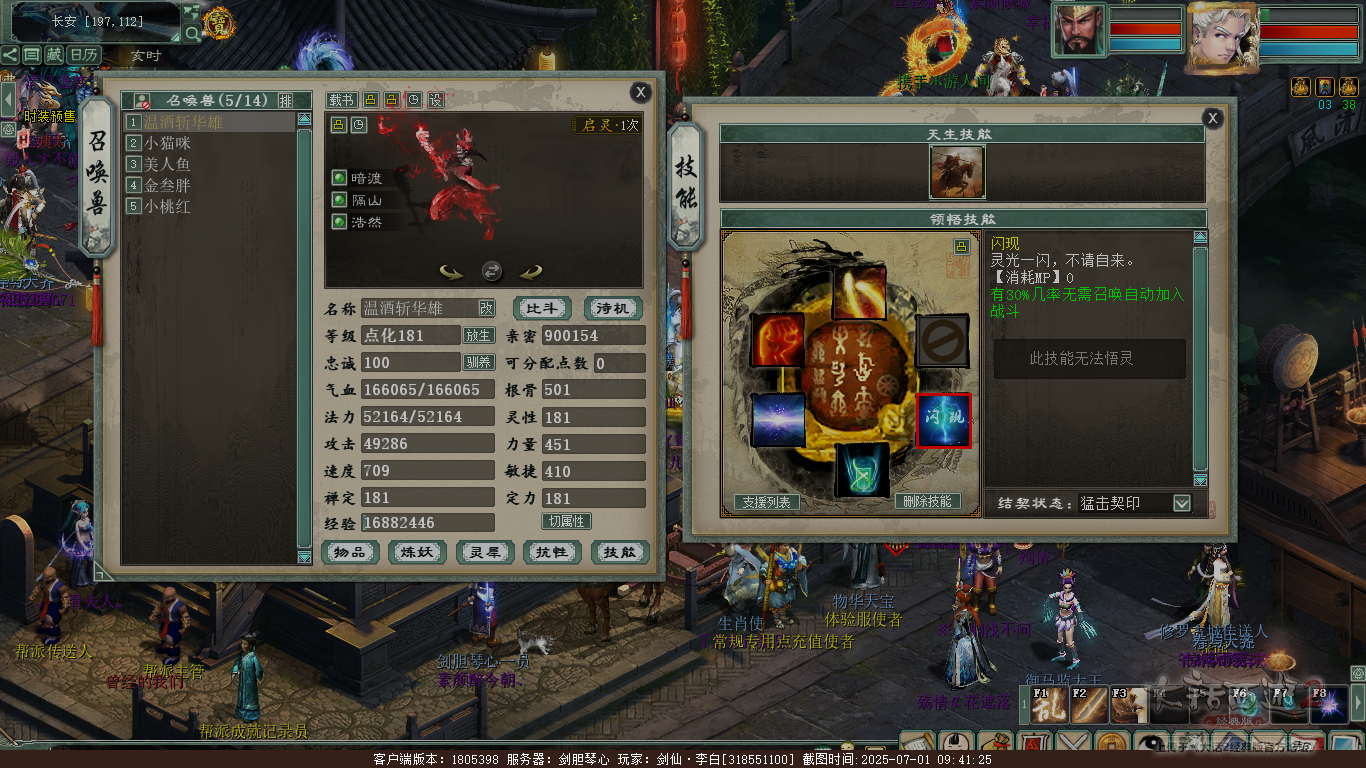
Task: Open the 灵犀 panel button
Action: (x=485, y=552)
